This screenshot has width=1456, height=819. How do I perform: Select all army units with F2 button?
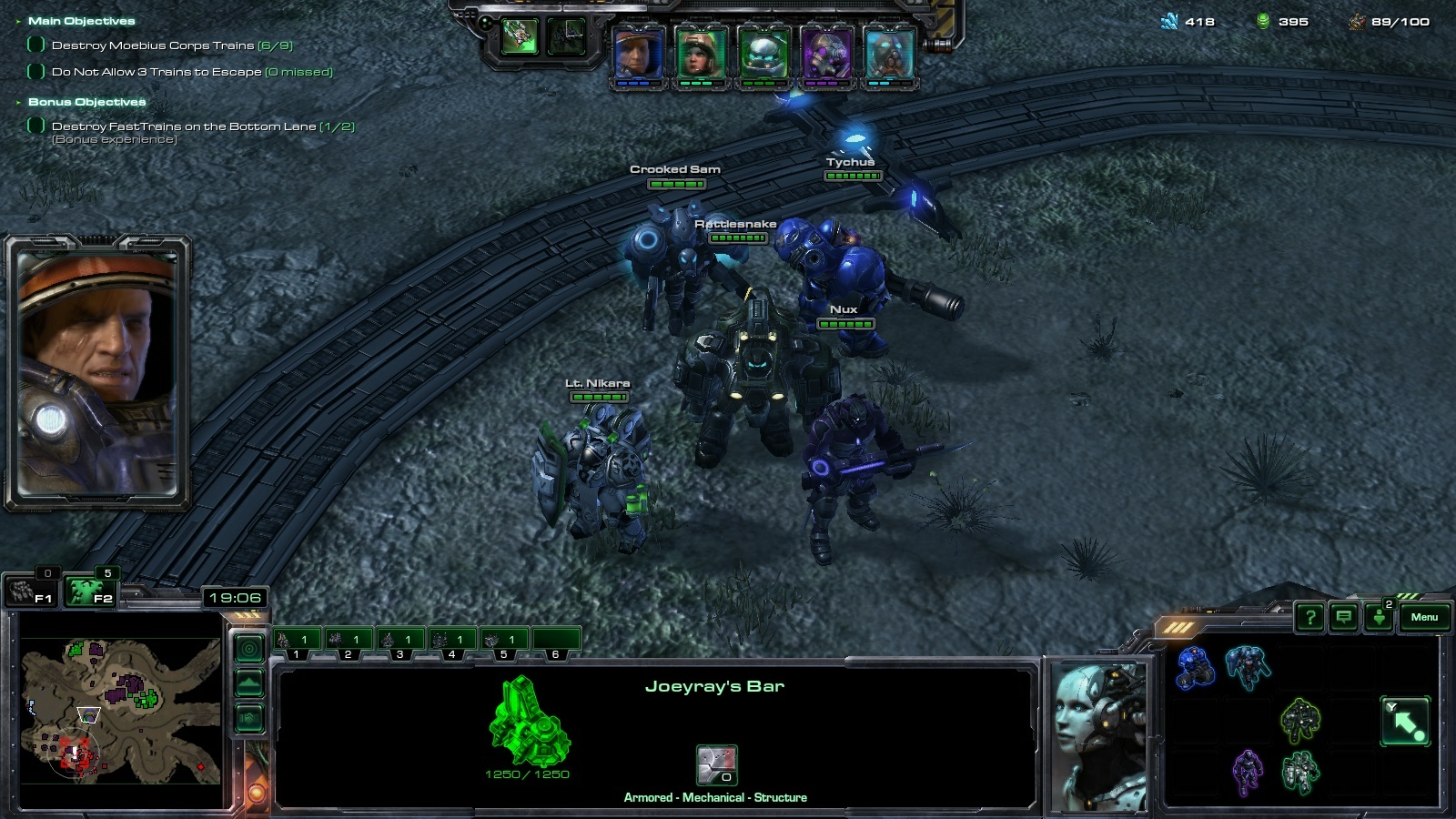tap(89, 592)
